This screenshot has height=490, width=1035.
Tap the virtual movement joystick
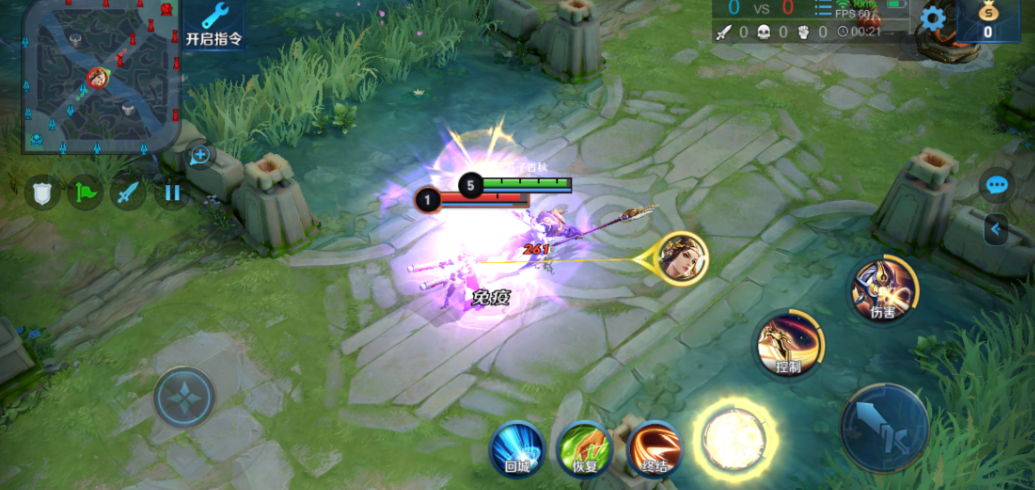click(185, 397)
